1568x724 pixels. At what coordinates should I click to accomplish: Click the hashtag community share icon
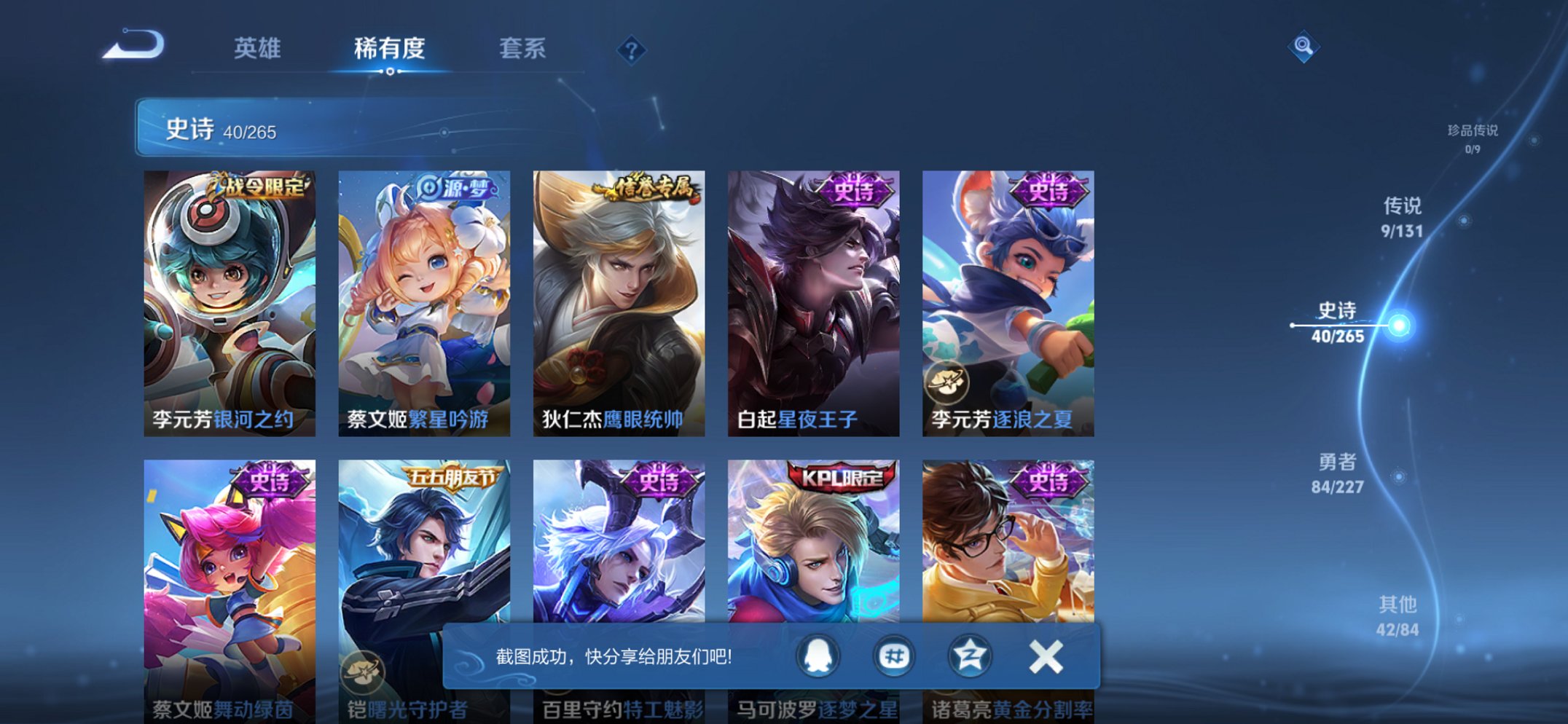click(892, 656)
